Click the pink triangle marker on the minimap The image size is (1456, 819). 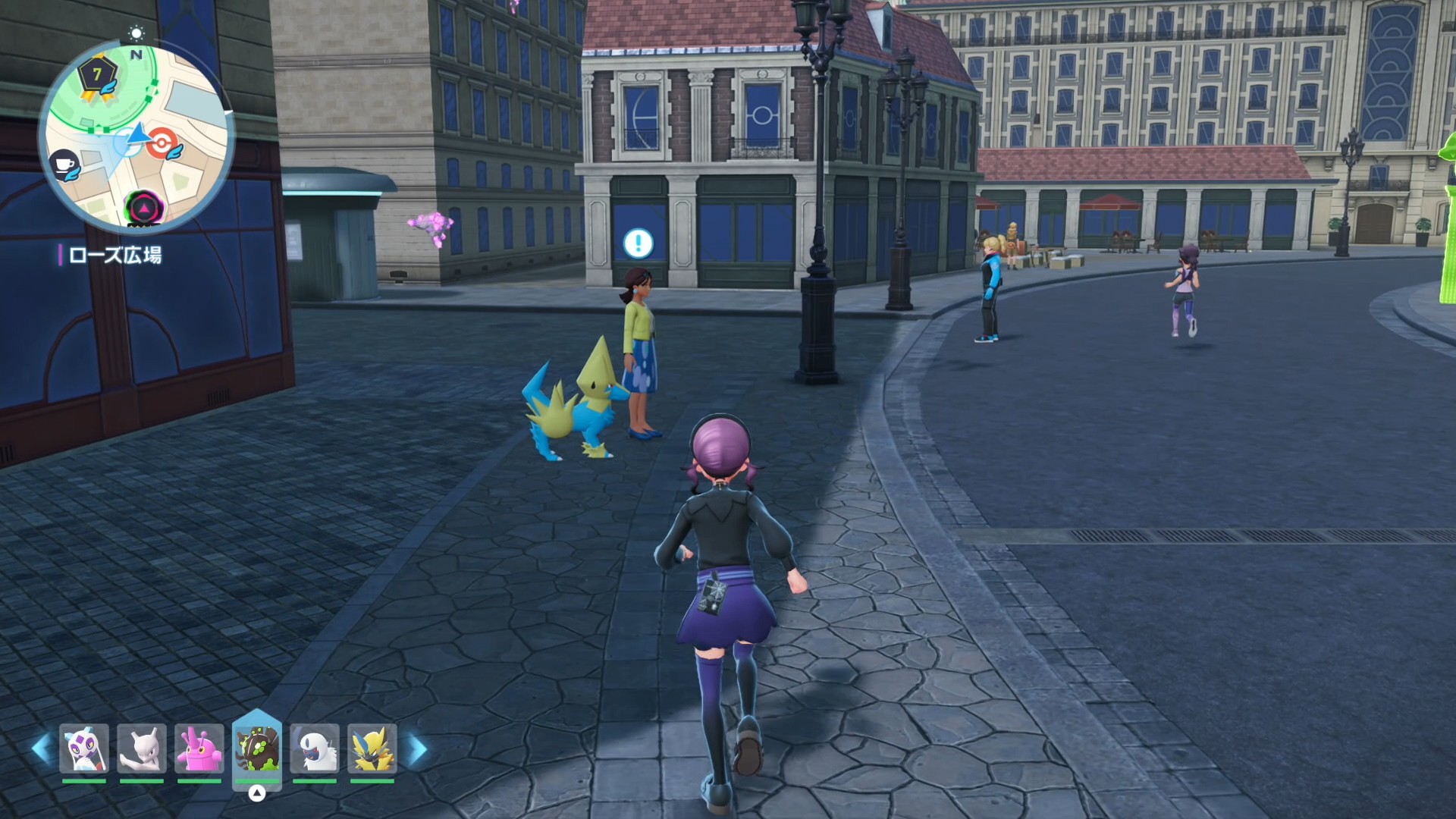coord(143,207)
